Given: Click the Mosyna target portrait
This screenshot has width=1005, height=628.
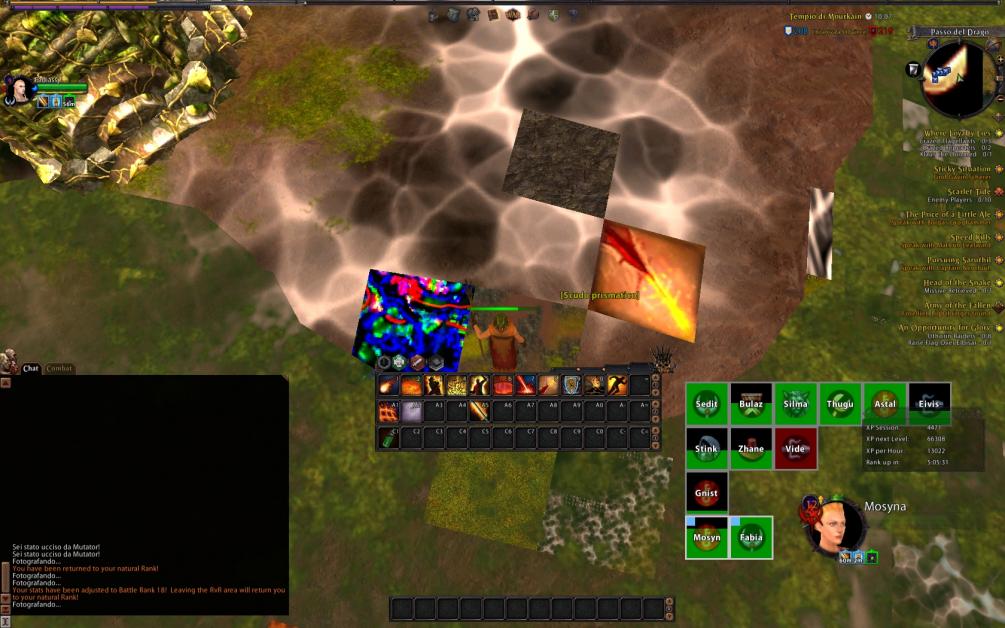Looking at the screenshot, I should tap(832, 524).
